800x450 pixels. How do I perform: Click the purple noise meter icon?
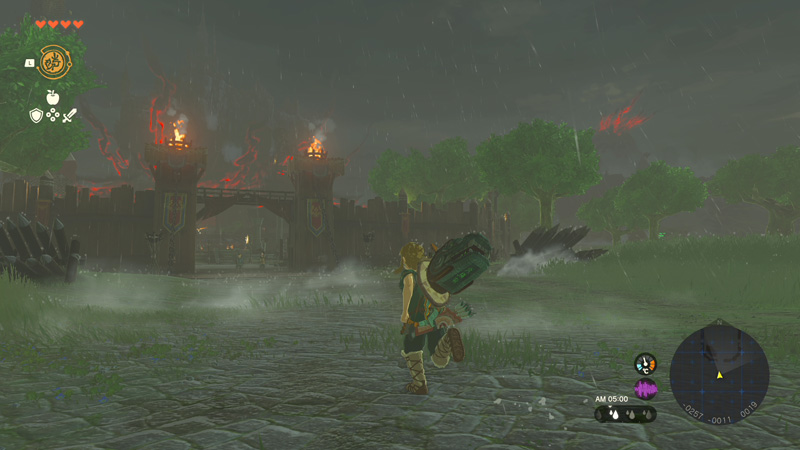point(645,388)
